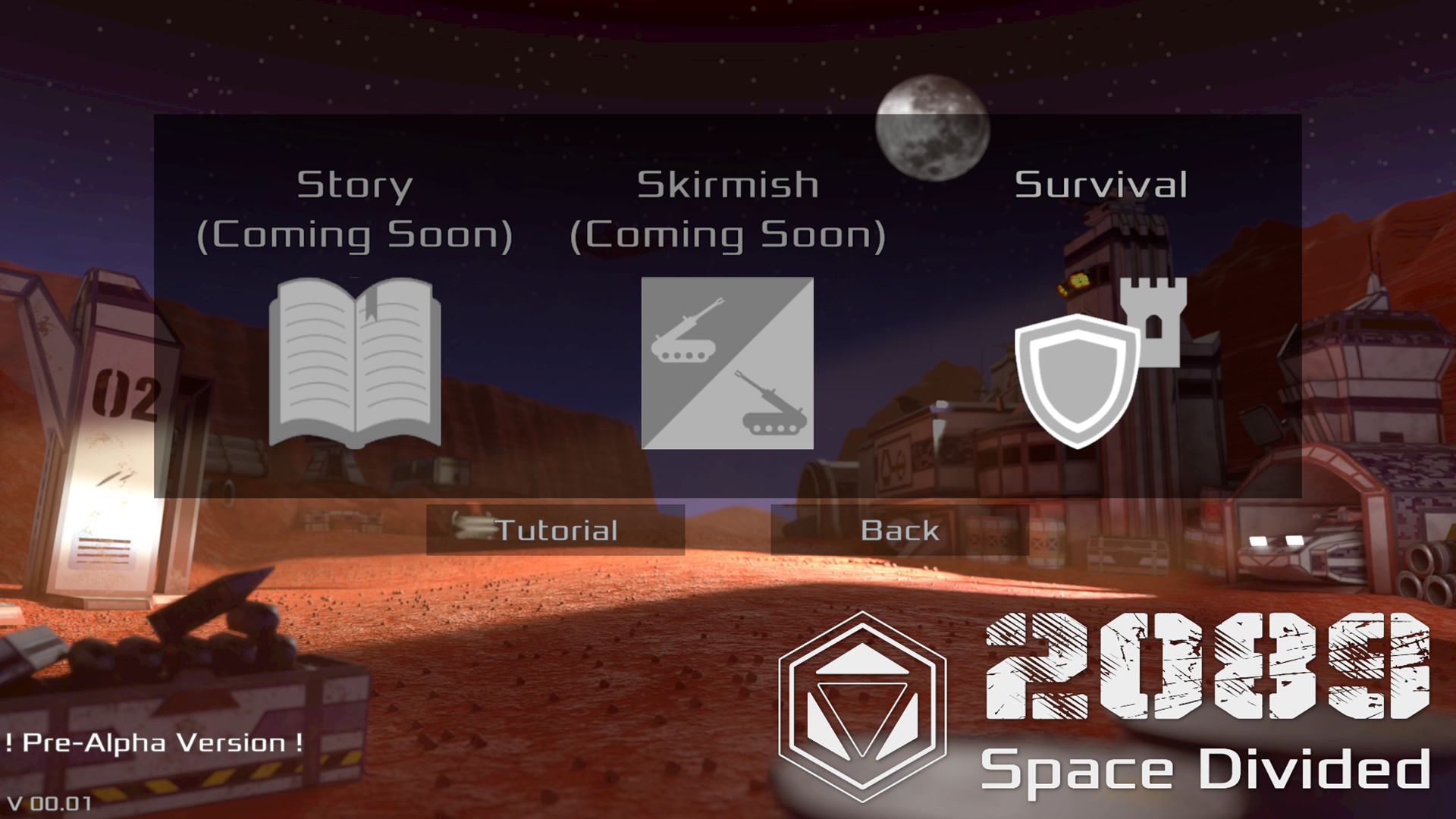Screen dimensions: 1456x819
Task: Click the Survival mode heading text
Action: click(1102, 184)
